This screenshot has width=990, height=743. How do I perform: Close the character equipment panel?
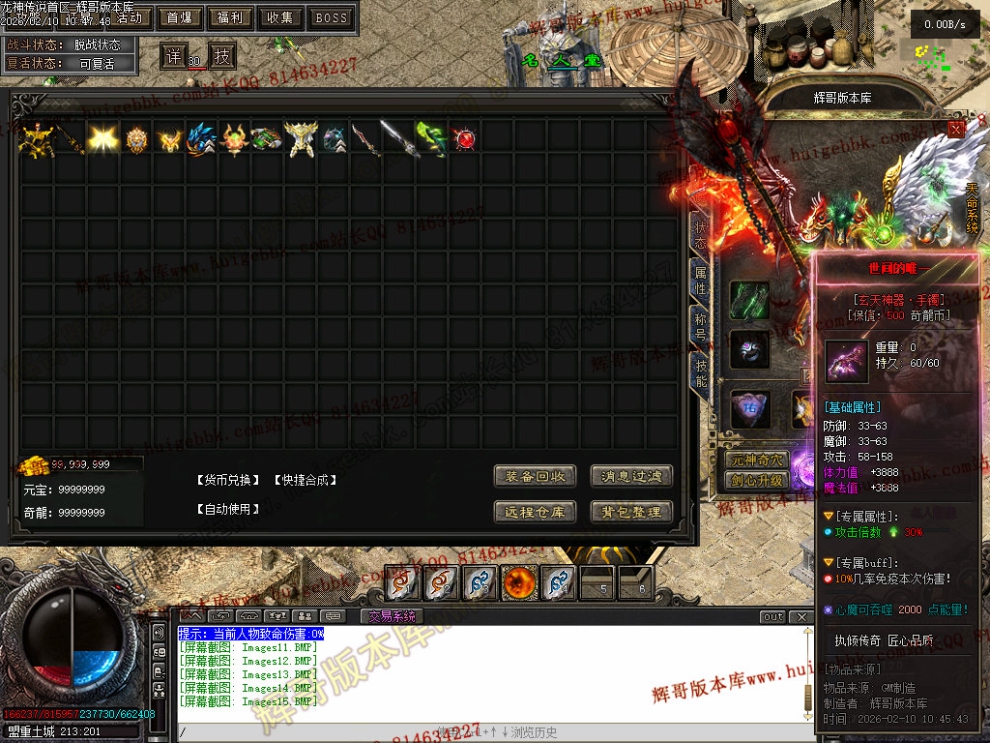(956, 129)
